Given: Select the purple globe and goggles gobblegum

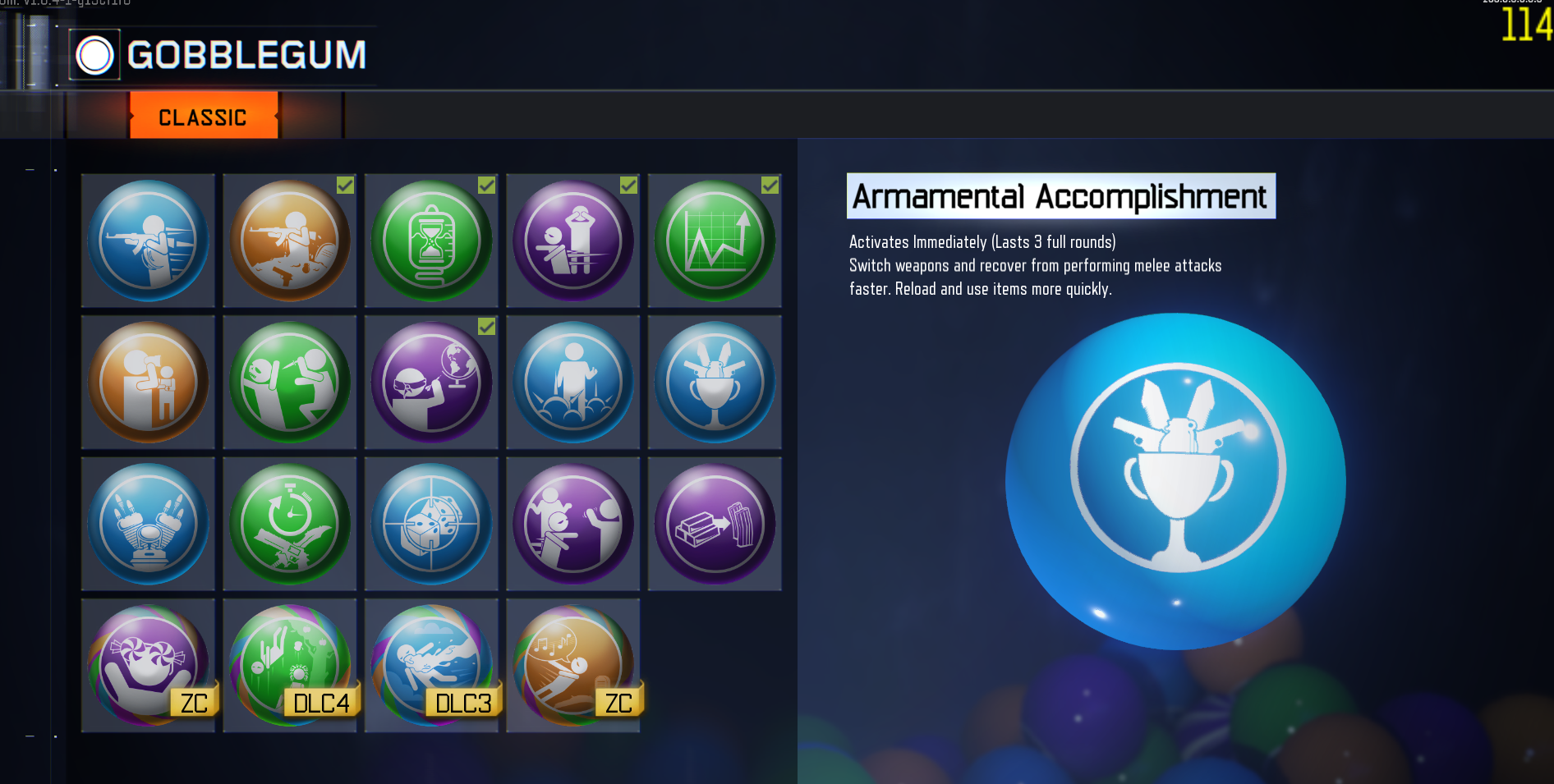Looking at the screenshot, I should [x=431, y=382].
